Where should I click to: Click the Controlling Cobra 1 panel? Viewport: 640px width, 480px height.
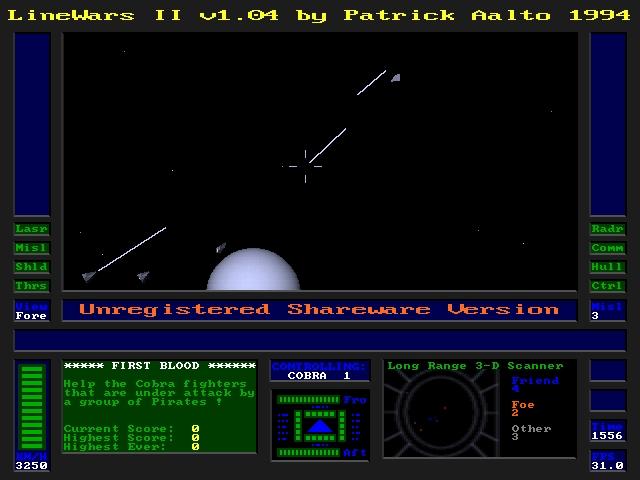pos(319,370)
